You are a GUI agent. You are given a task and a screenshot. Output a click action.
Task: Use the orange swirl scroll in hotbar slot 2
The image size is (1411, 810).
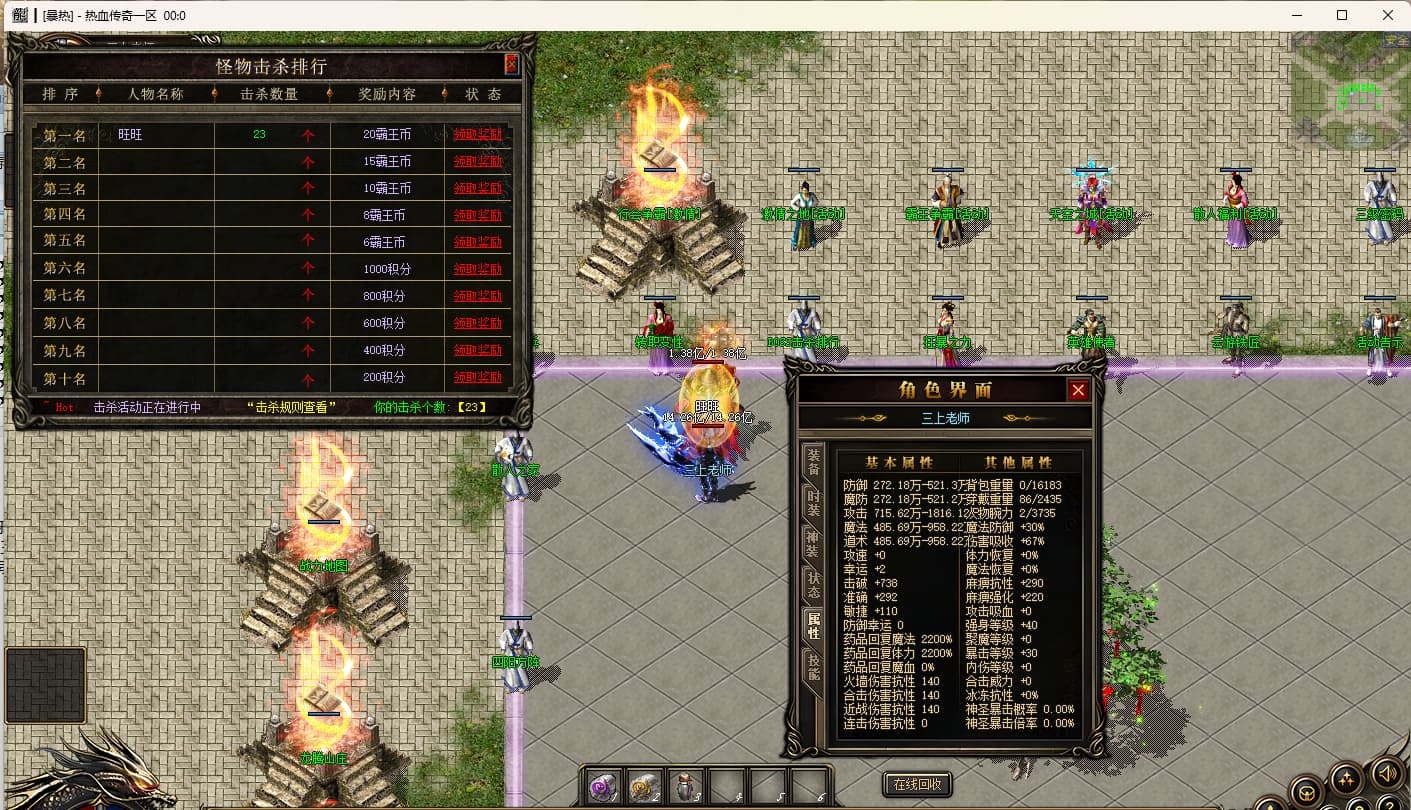644,786
